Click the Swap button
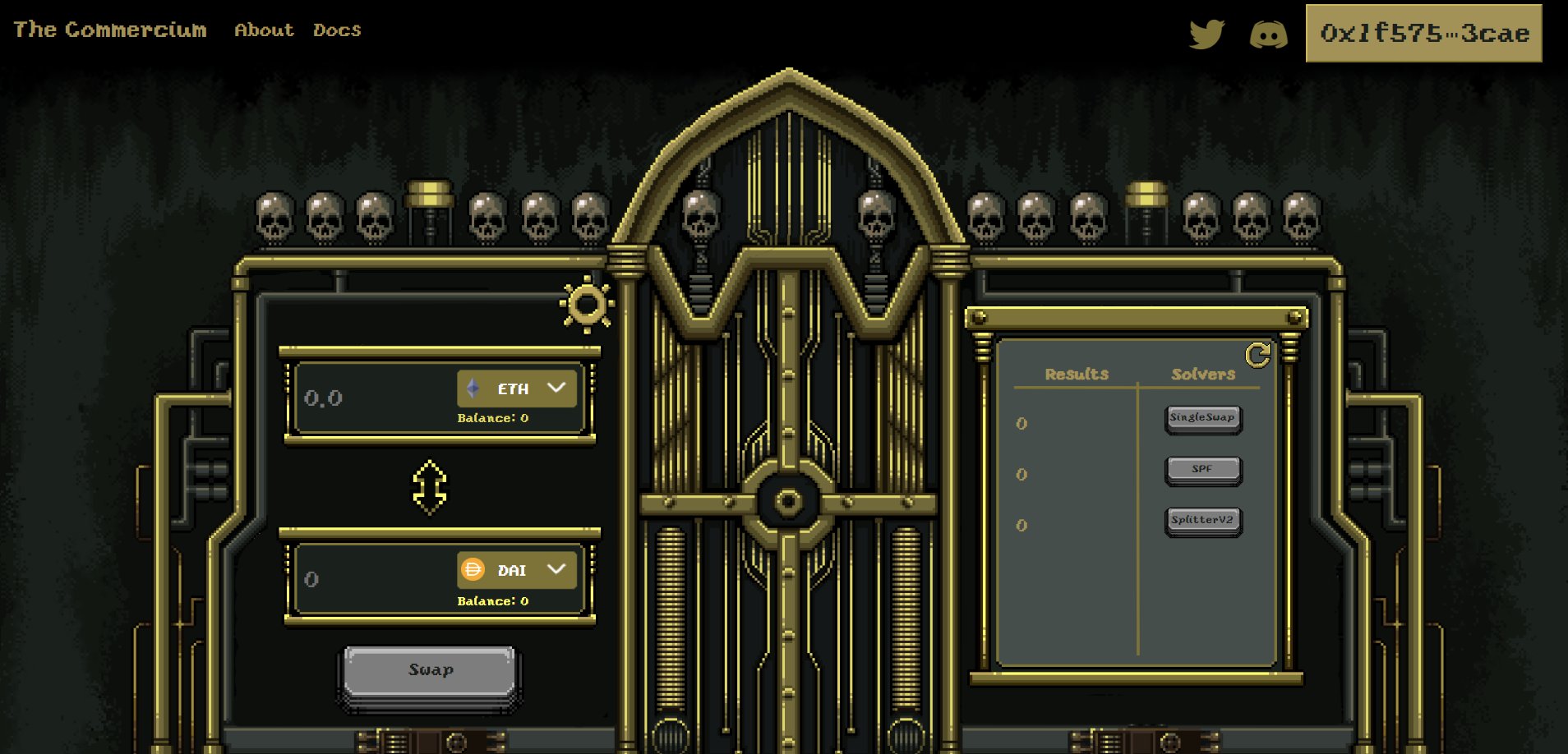 tap(430, 671)
